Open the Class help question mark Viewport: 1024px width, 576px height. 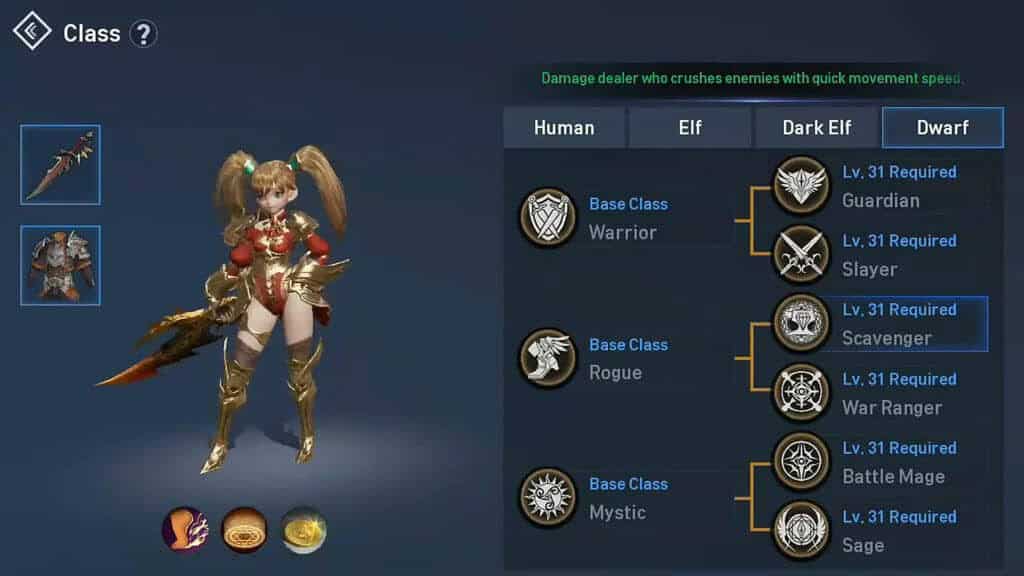tap(144, 34)
